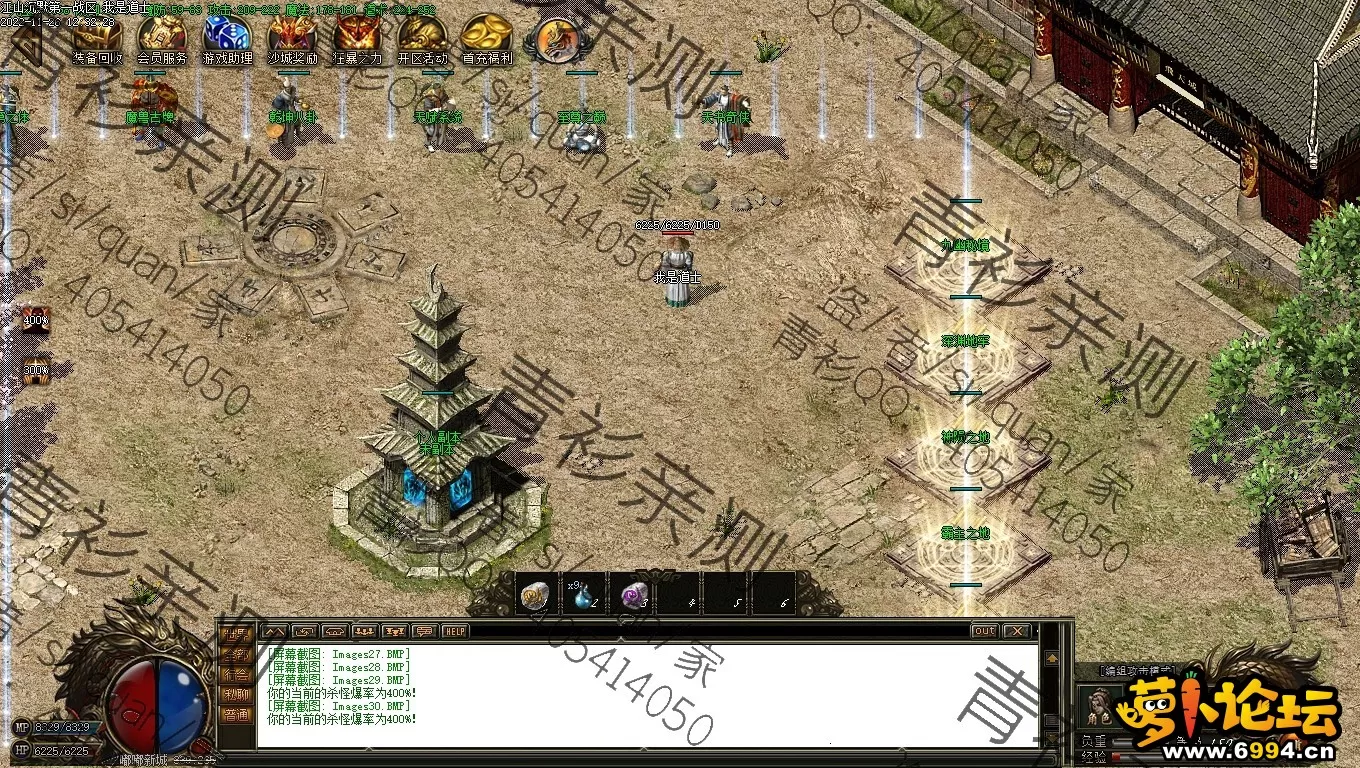Open the 会员服务 member services icon

pos(161,38)
